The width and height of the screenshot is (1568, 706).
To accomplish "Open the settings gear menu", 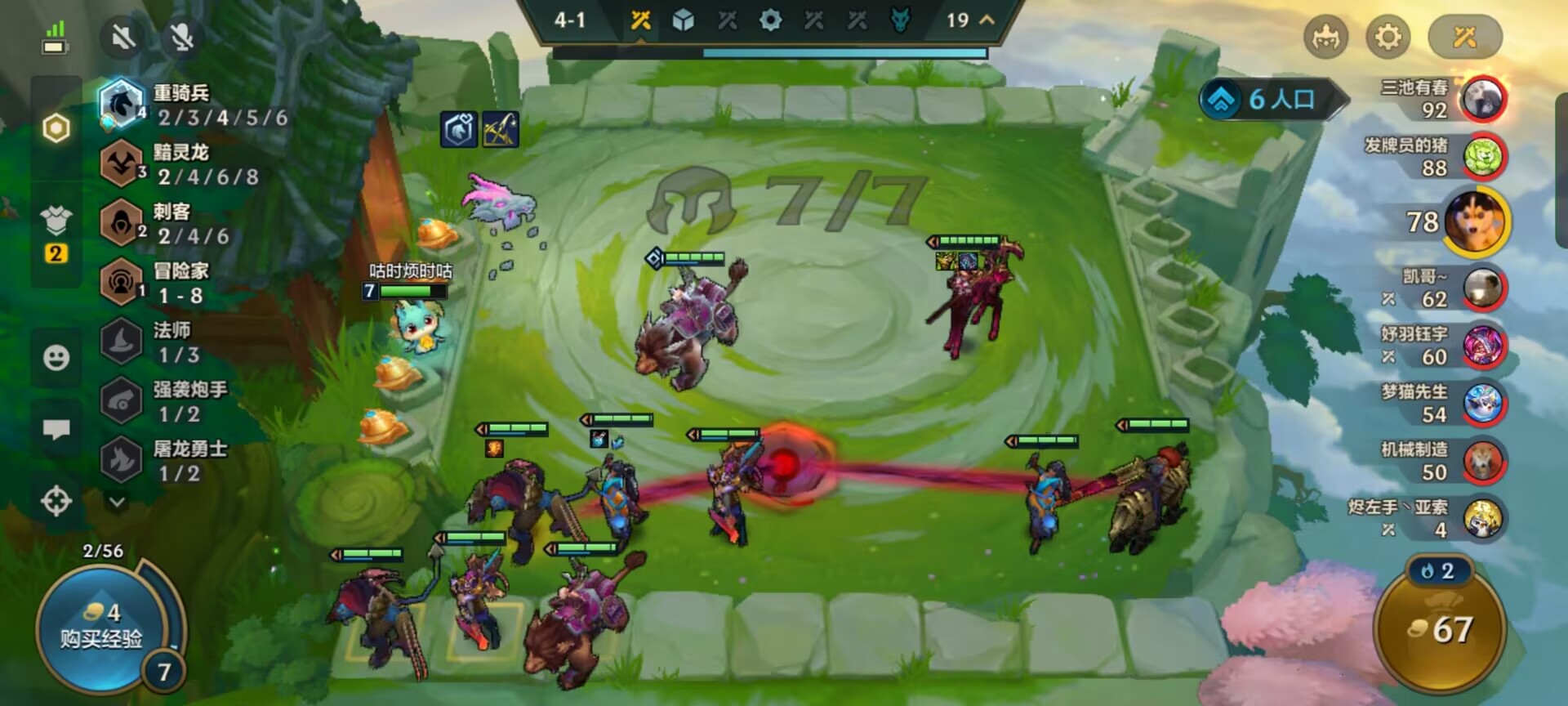I will click(x=1388, y=37).
